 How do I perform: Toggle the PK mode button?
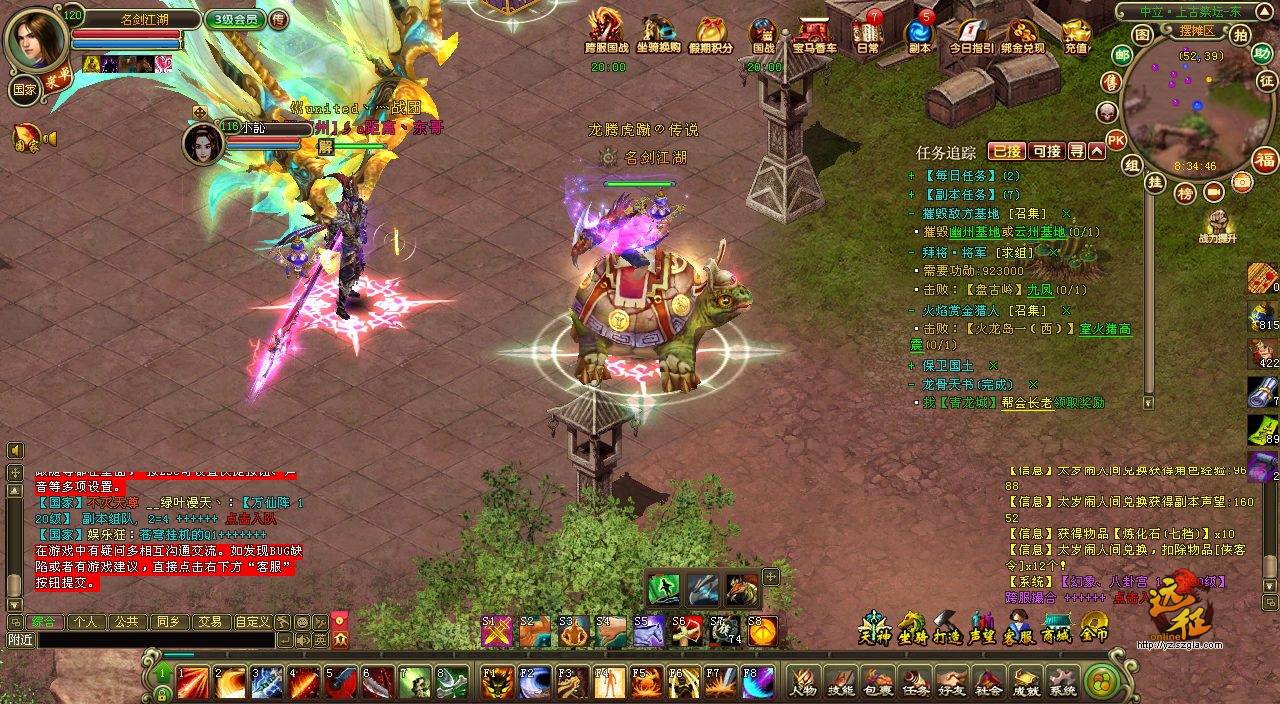tap(1116, 141)
